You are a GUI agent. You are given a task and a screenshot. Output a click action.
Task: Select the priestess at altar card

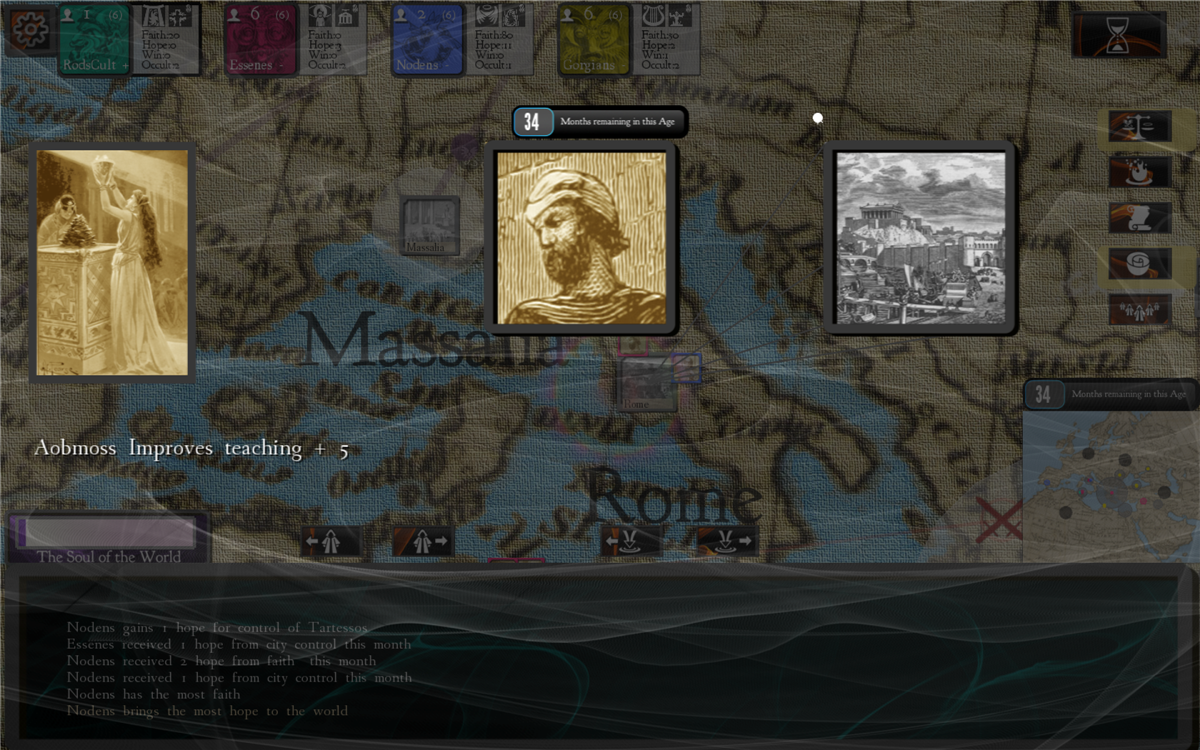(112, 262)
